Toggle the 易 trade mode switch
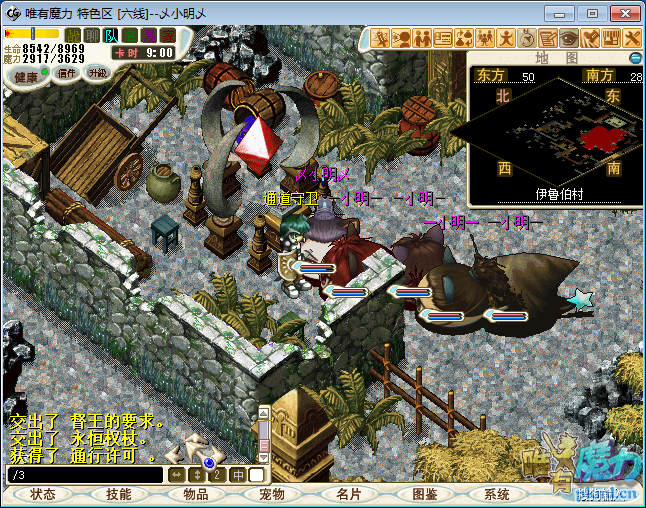Viewport: 646px width, 508px height. tap(150, 35)
